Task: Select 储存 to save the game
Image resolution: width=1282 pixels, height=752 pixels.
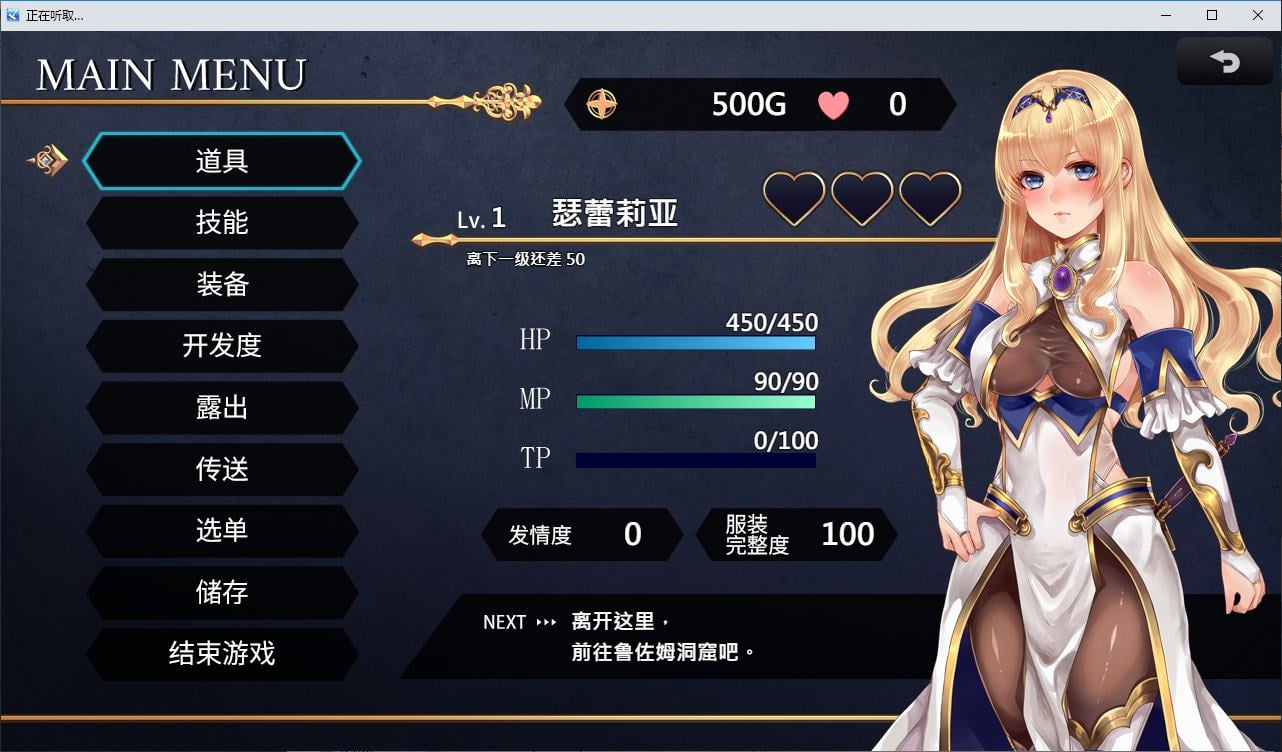Action: 222,593
